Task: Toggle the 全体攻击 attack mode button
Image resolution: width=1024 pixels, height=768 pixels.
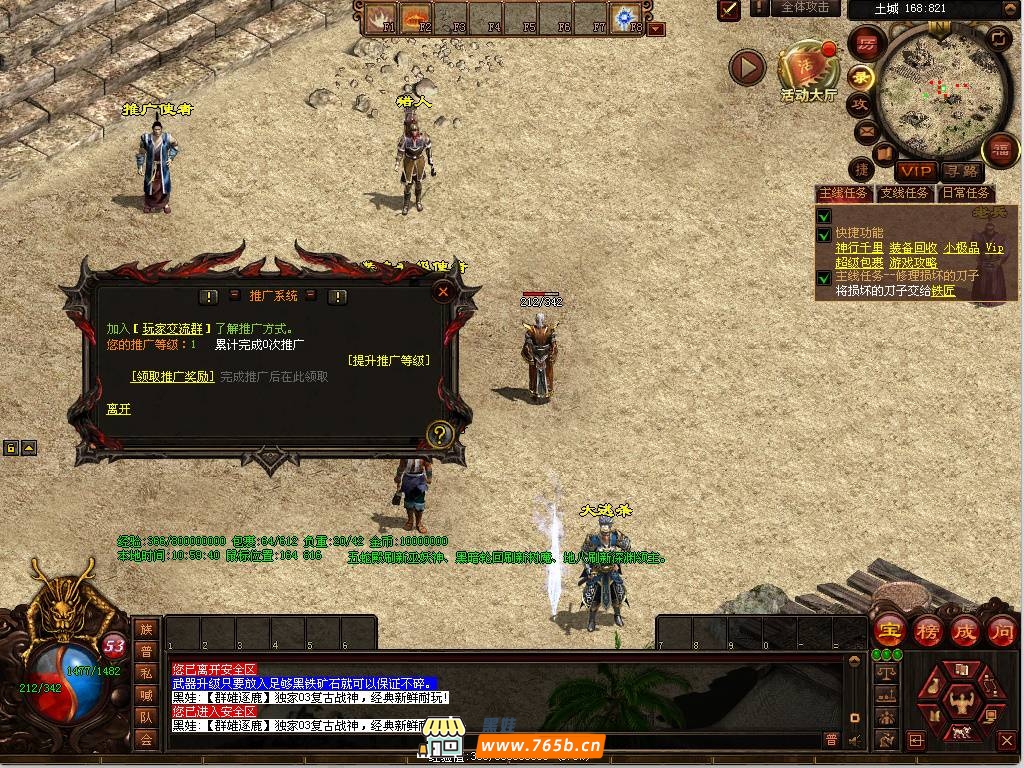Action: pyautogui.click(x=805, y=8)
